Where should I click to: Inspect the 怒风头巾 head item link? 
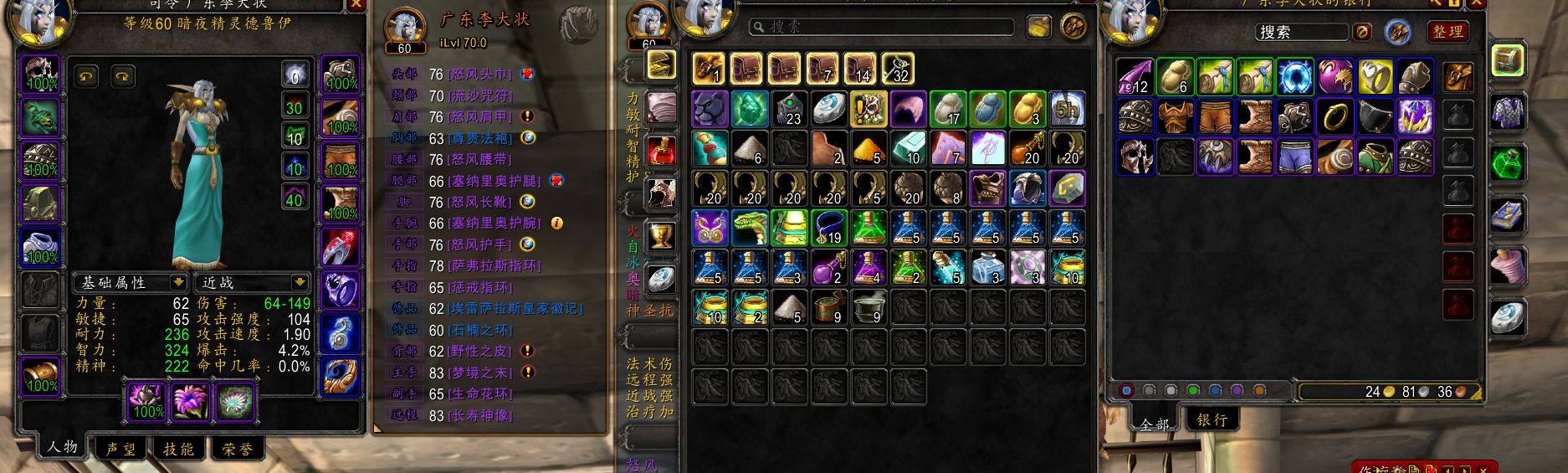pyautogui.click(x=481, y=75)
